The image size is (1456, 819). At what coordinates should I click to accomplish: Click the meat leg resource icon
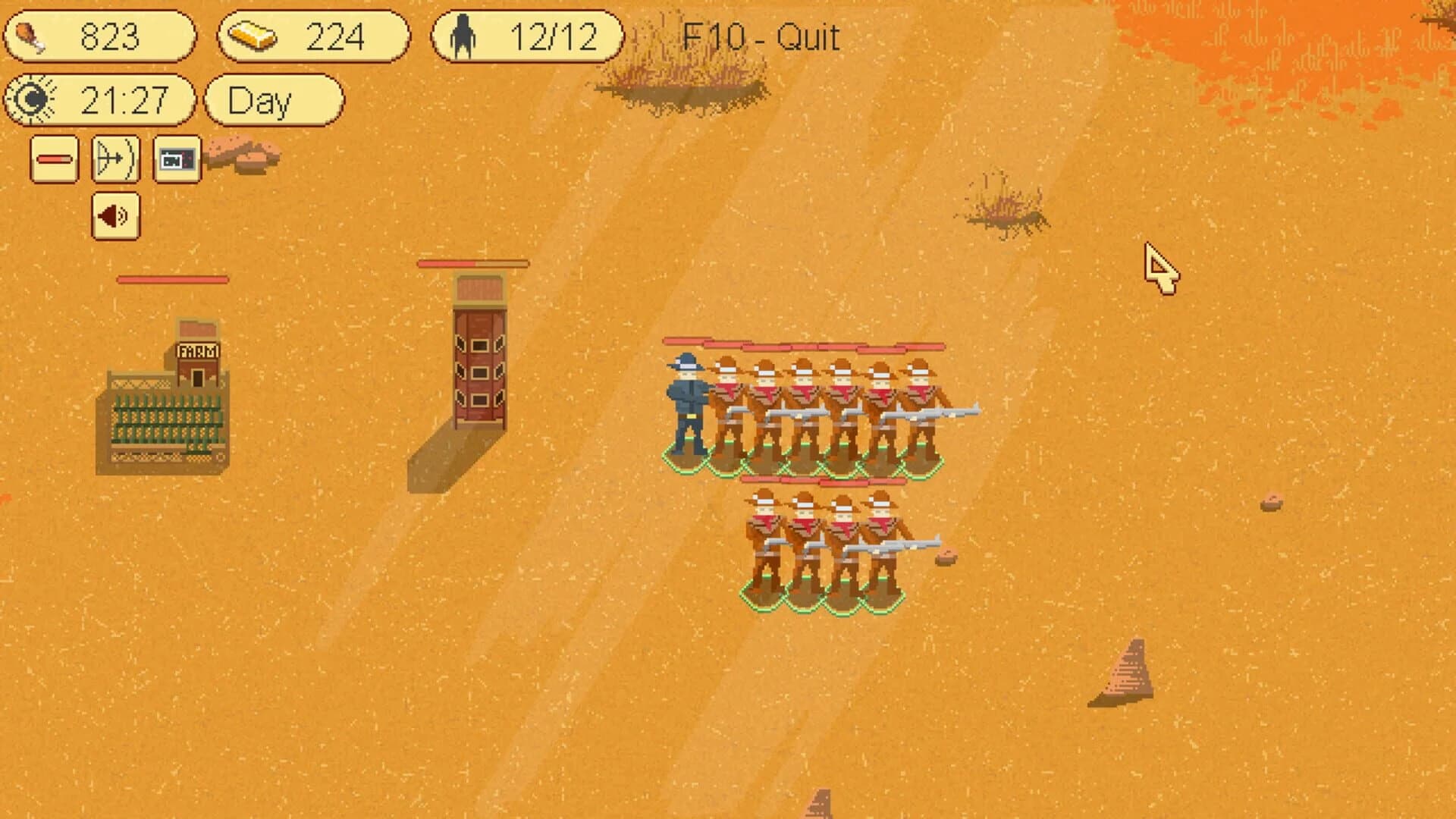(x=32, y=36)
